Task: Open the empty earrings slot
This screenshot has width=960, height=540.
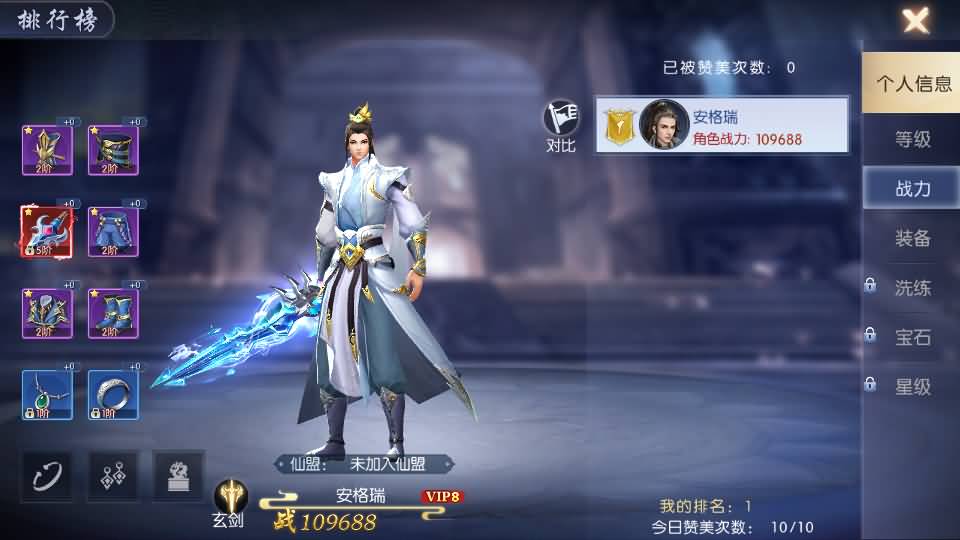Action: coord(113,475)
